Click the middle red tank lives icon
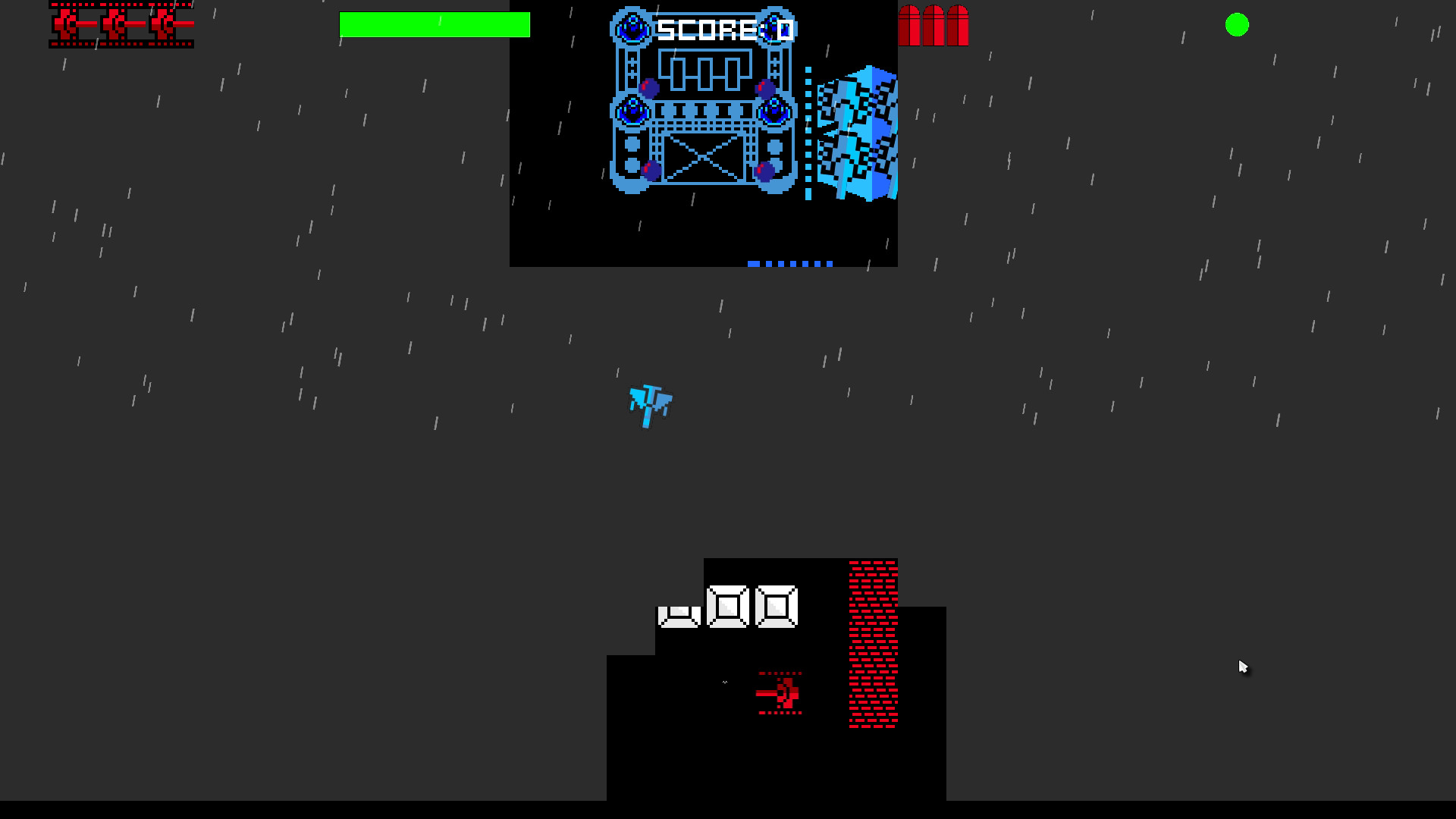 (x=115, y=24)
